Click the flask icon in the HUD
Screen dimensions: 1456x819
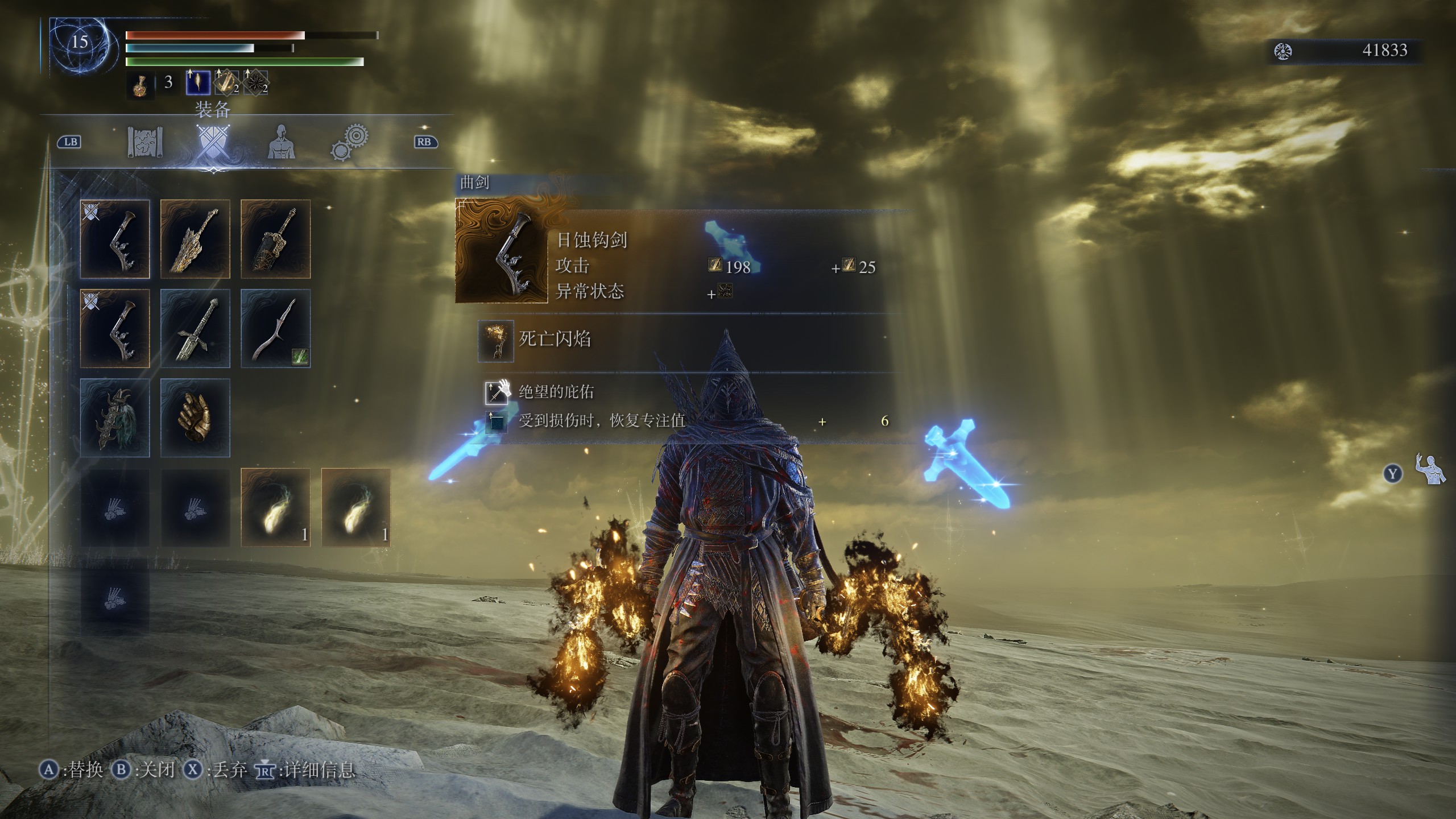tap(139, 85)
